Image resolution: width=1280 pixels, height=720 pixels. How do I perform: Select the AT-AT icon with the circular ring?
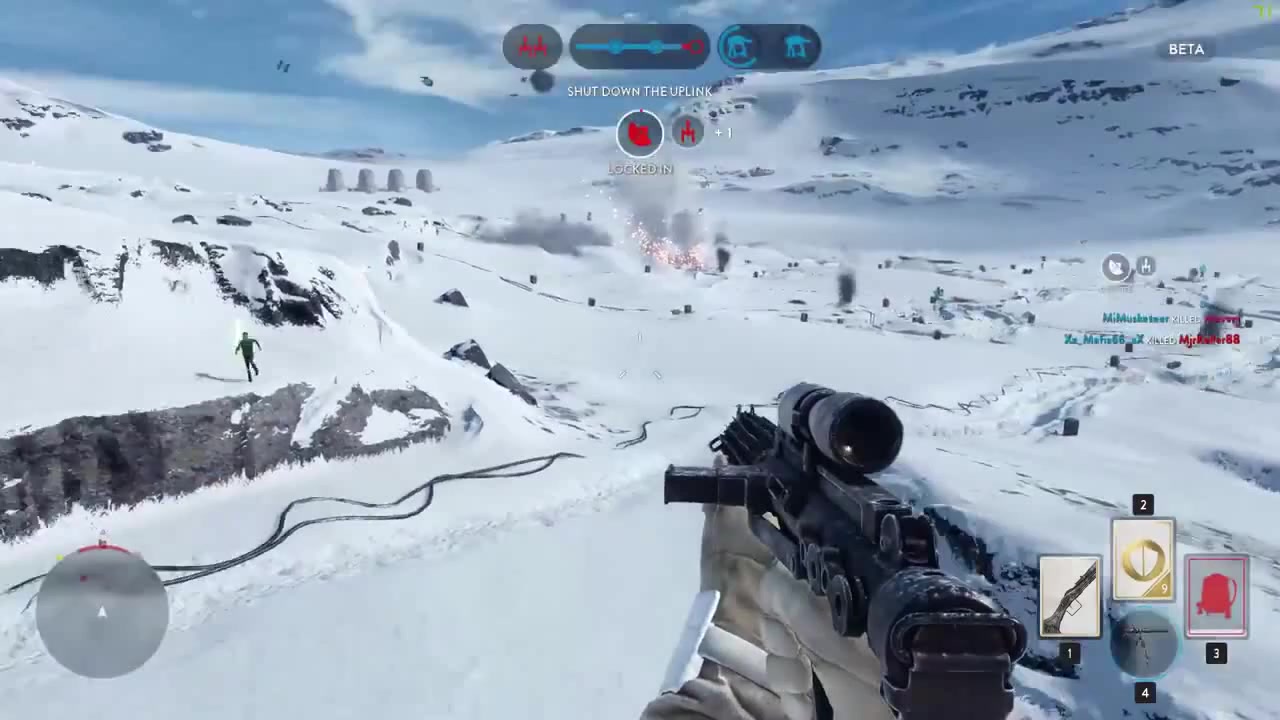coord(738,47)
